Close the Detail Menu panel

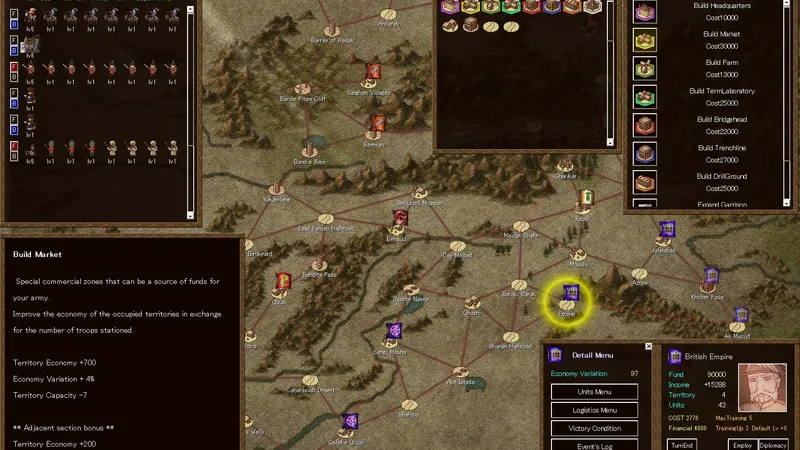649,347
